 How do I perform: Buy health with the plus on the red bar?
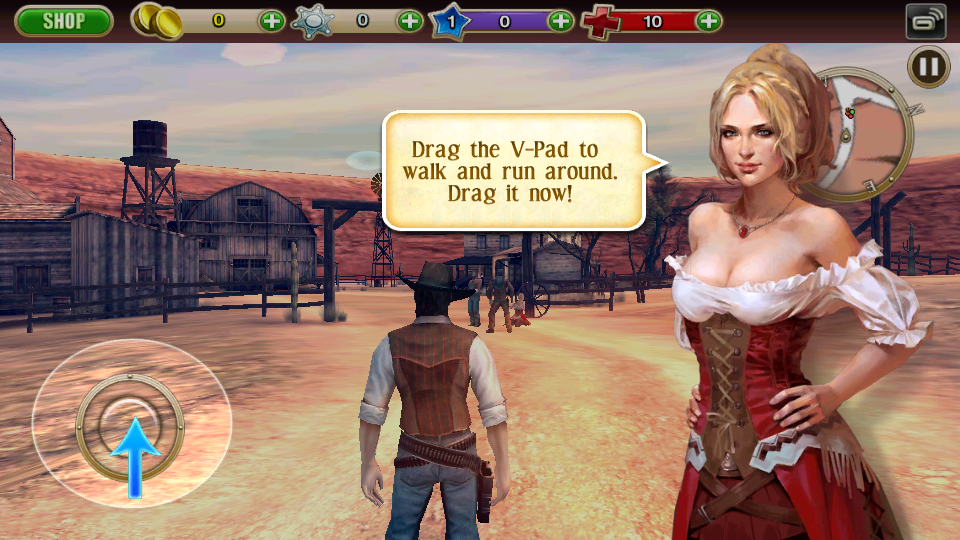pos(708,20)
